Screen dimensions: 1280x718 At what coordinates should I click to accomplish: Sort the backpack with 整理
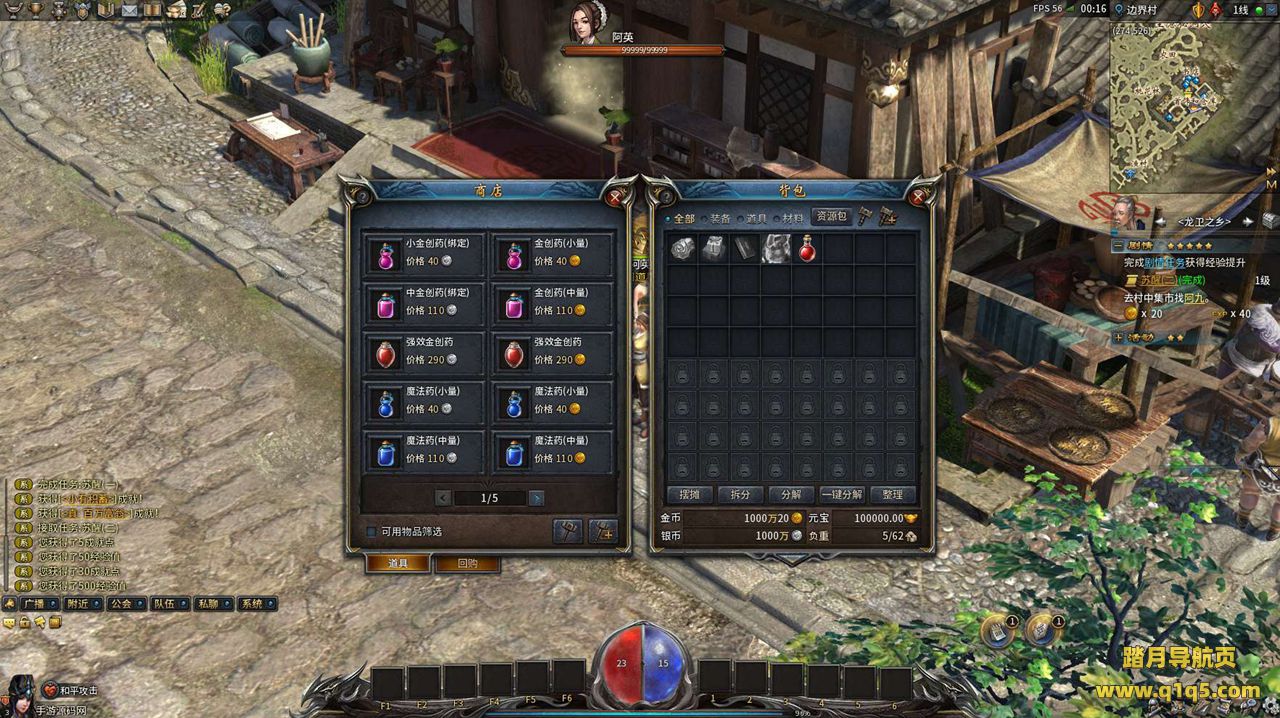point(892,494)
